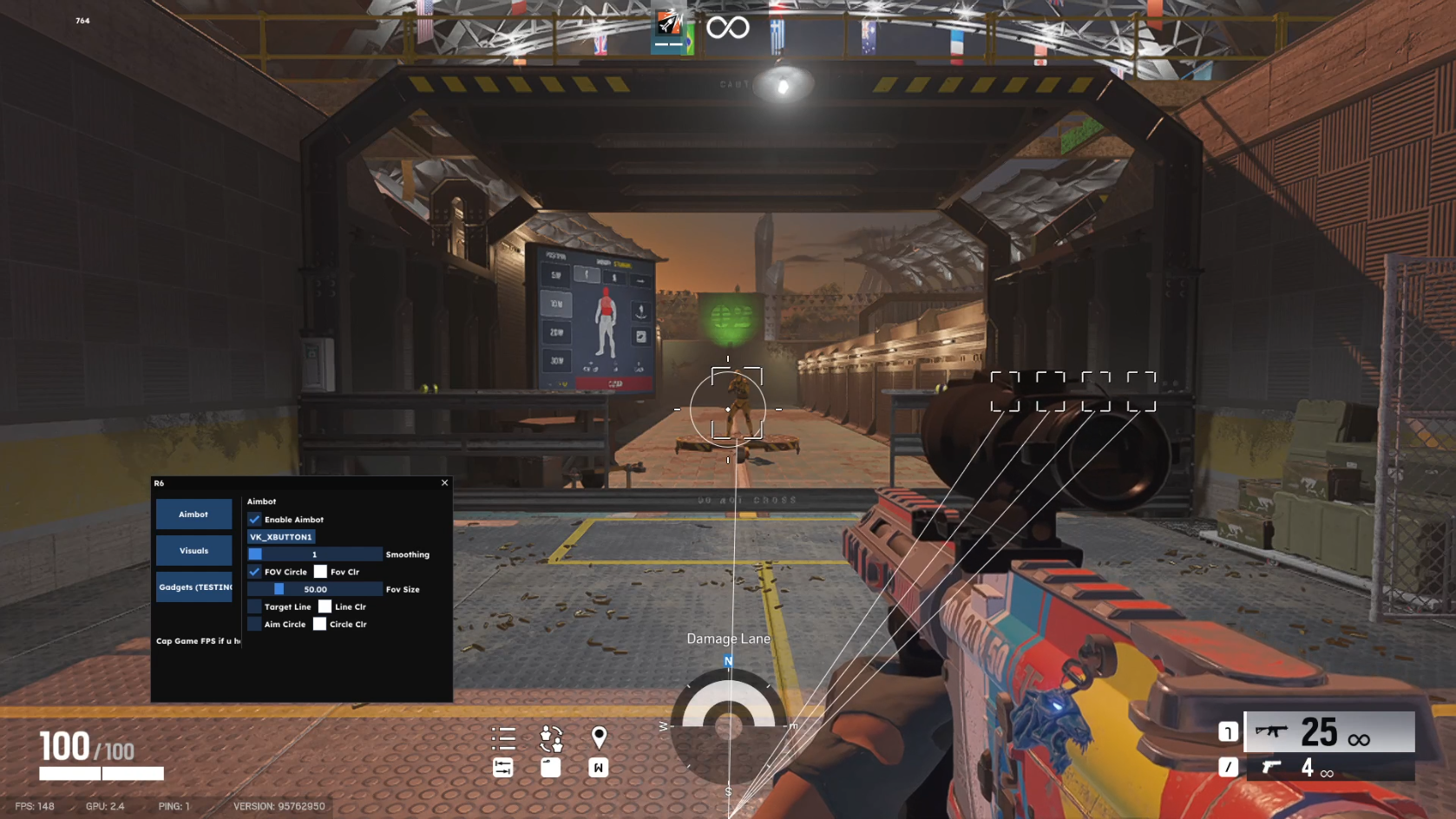
Task: Close the R6 overlay window
Action: click(445, 483)
